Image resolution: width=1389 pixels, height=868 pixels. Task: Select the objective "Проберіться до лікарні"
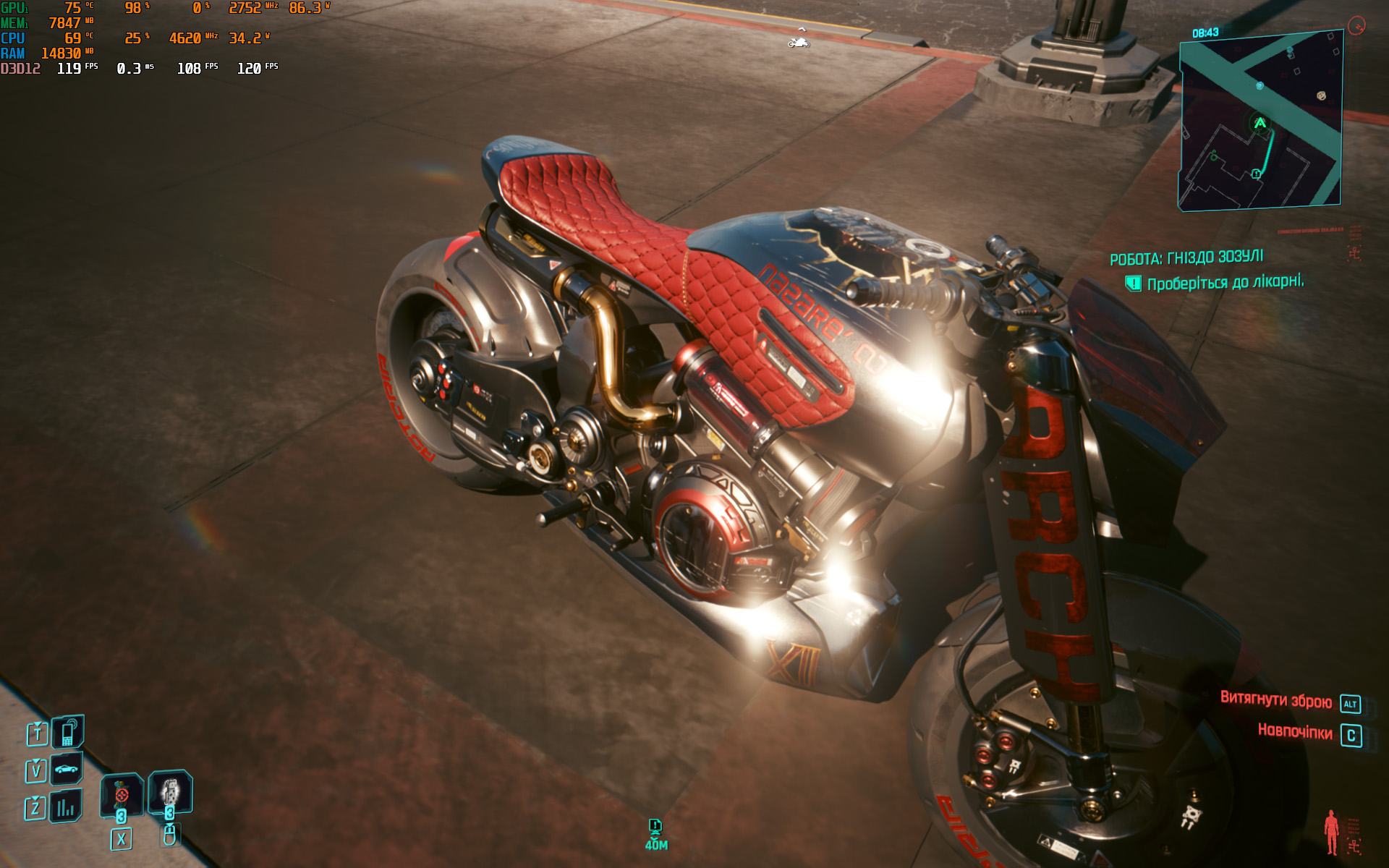coord(1225,283)
